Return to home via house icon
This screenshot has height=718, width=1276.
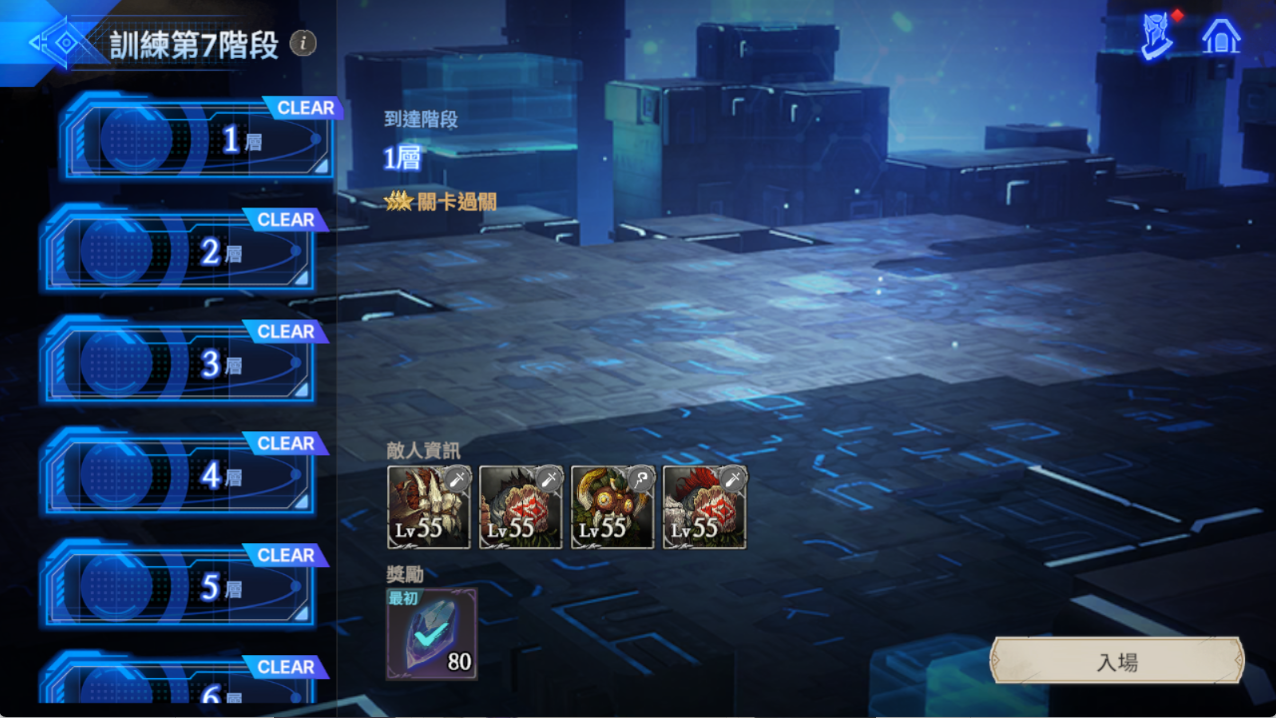pos(1221,38)
